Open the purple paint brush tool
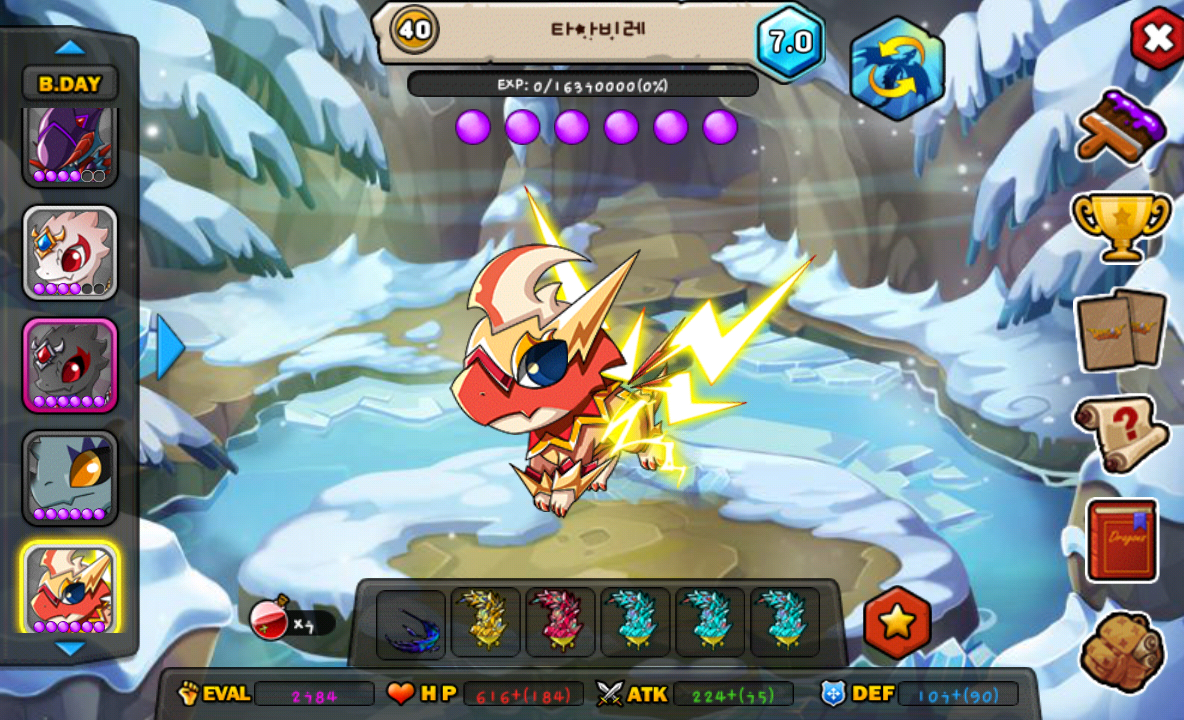Viewport: 1184px width, 720px height. point(1121,126)
